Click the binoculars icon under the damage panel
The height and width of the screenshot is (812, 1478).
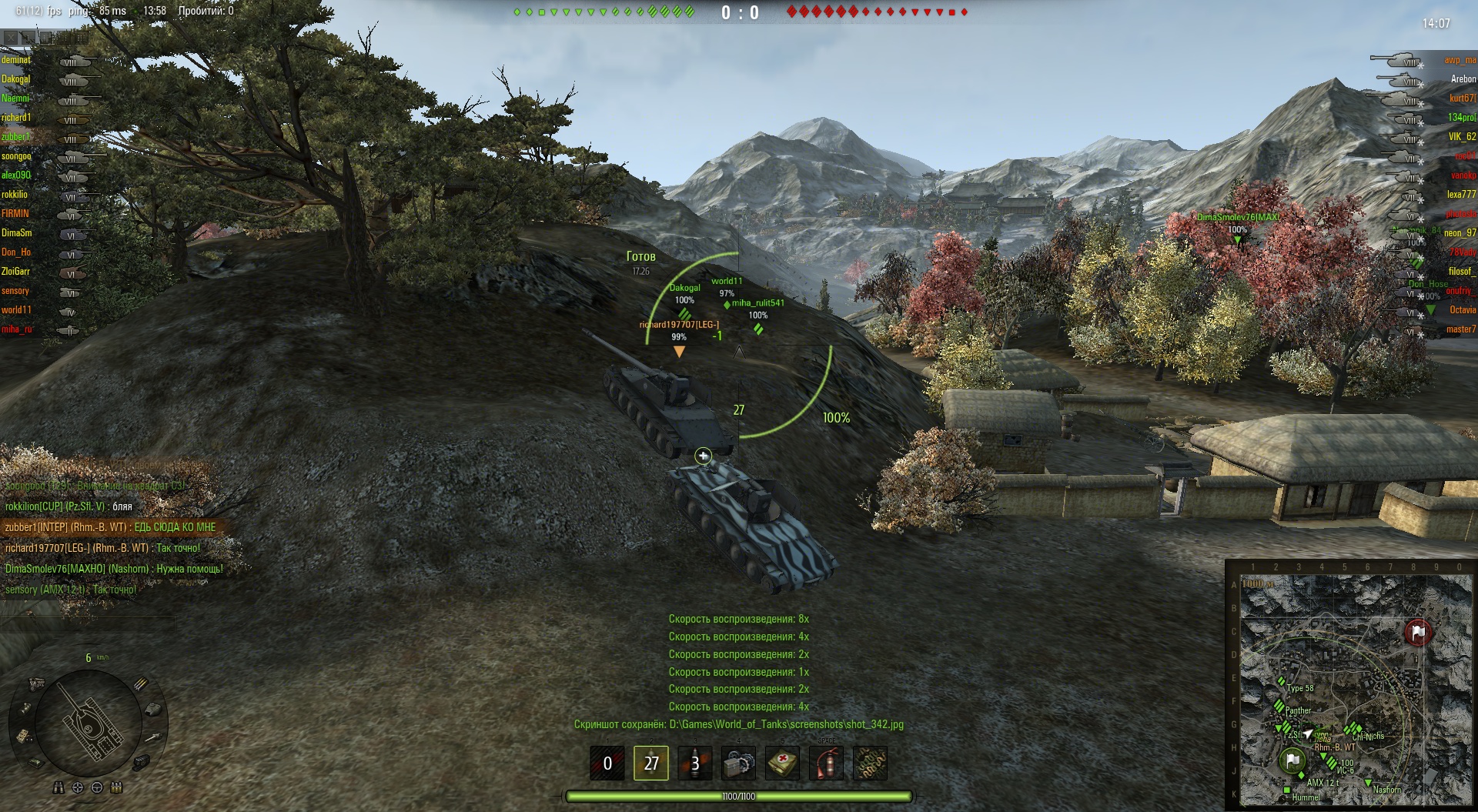[x=59, y=787]
